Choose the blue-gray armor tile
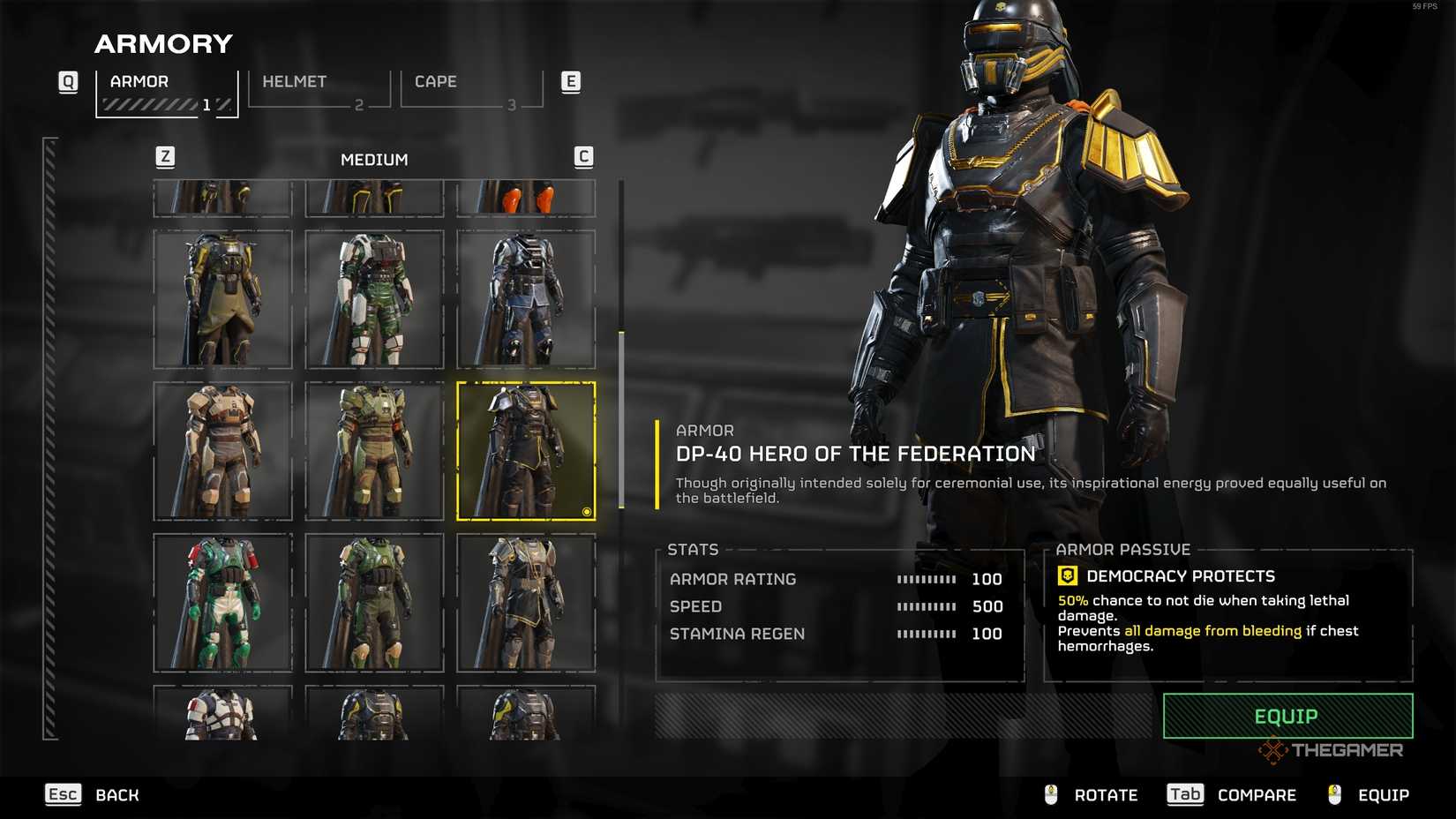 tap(526, 299)
